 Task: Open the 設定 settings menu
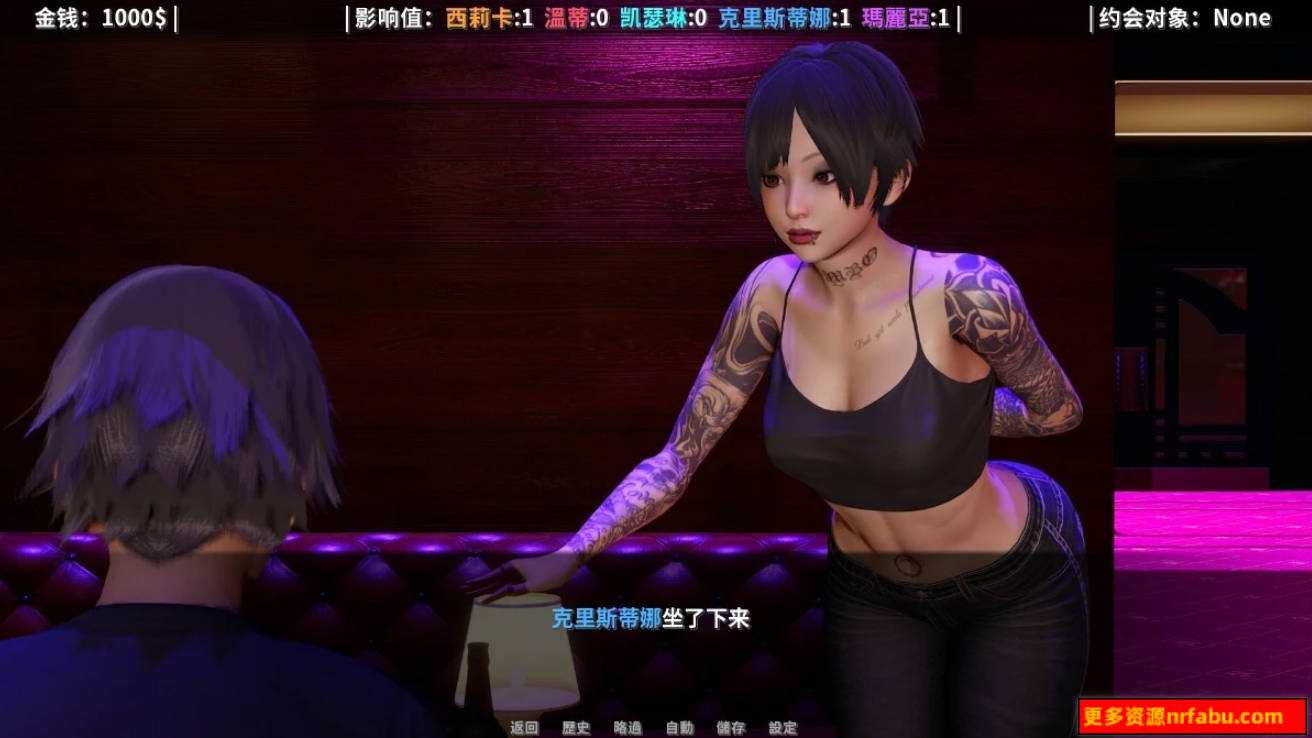[781, 728]
